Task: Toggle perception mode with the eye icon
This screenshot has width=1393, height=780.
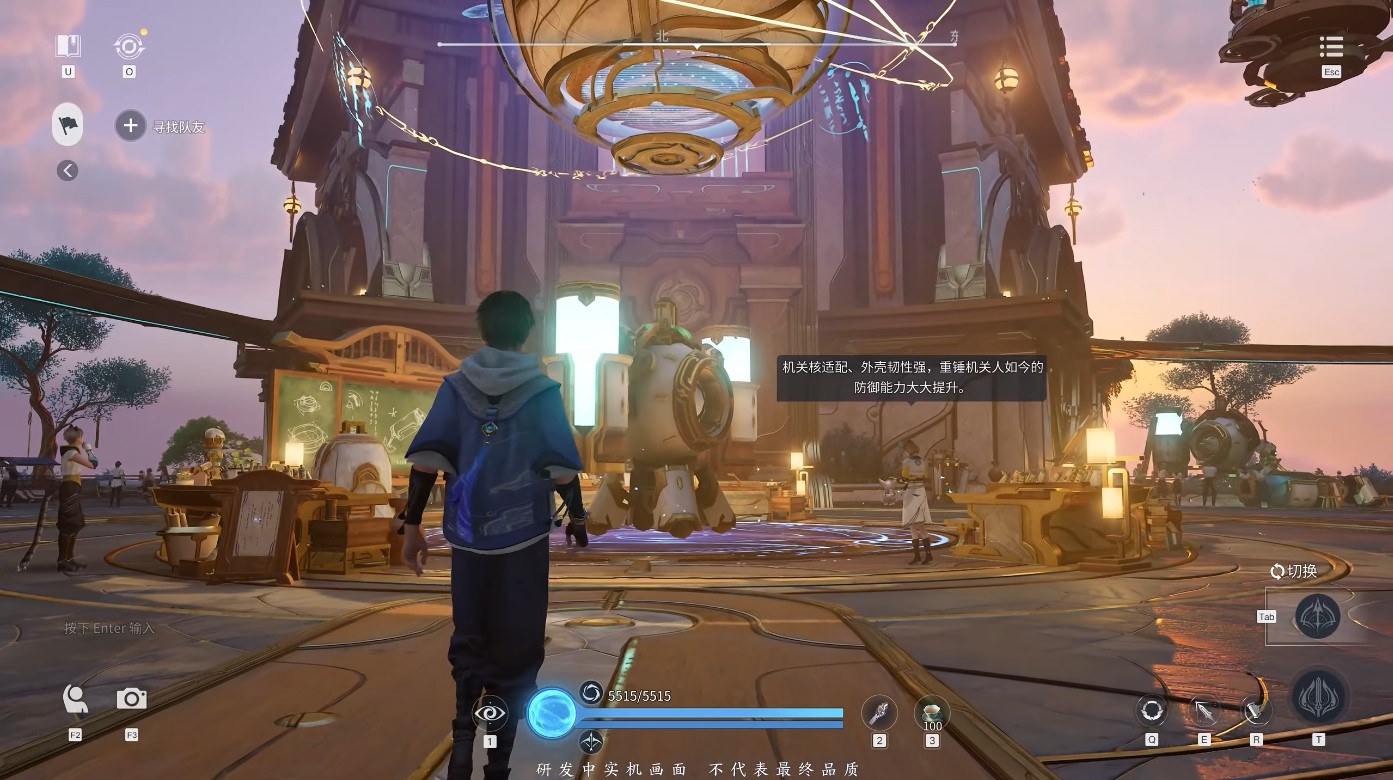Action: tap(489, 714)
